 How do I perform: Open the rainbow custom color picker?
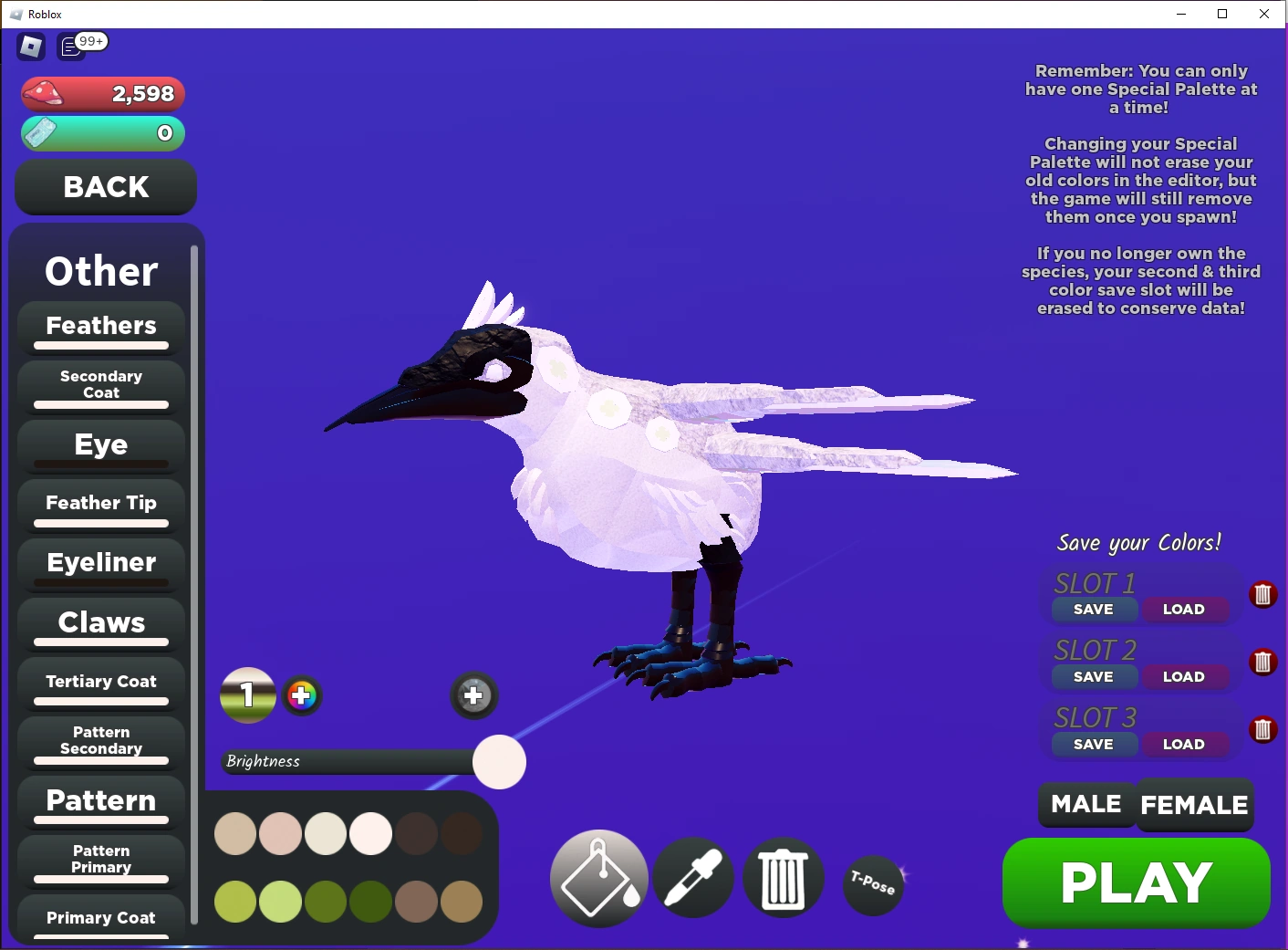(303, 695)
